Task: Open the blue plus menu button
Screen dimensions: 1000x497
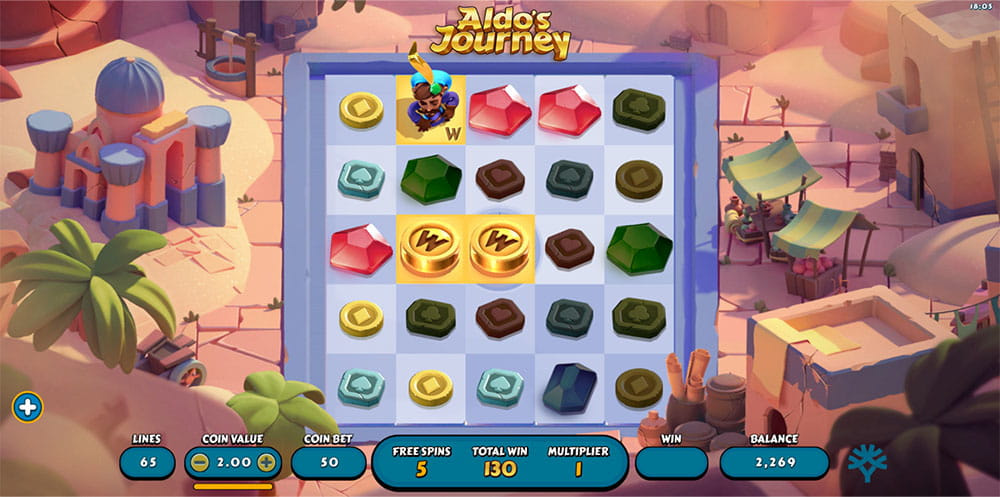Action: (28, 407)
